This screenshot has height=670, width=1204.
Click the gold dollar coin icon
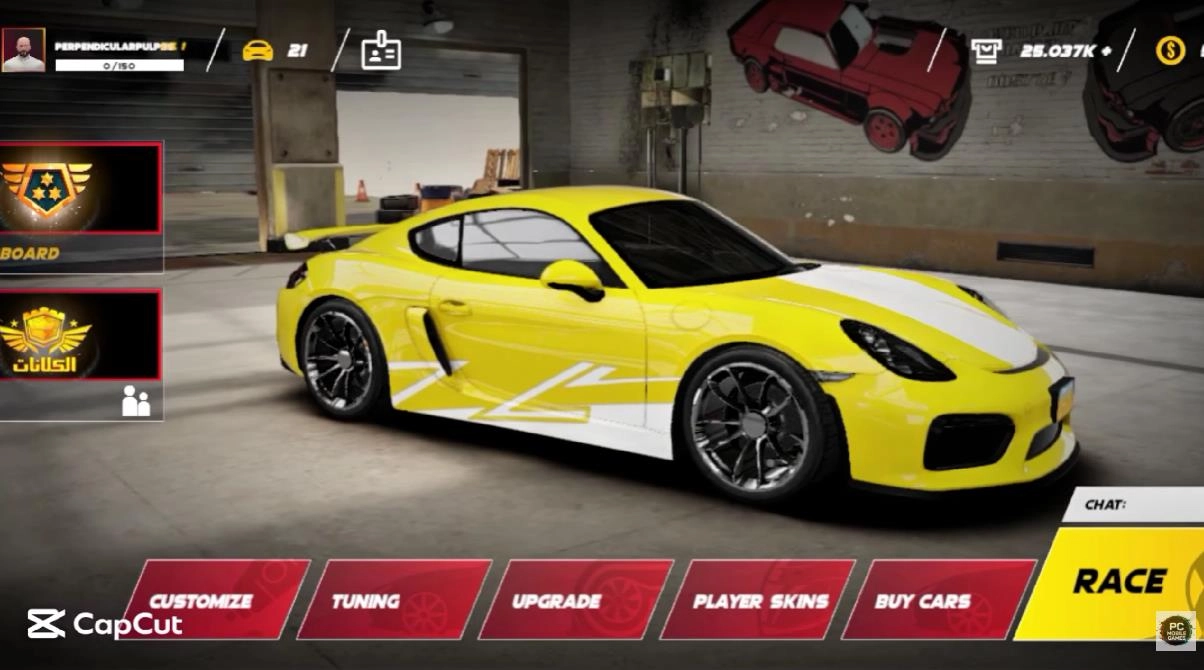1170,50
